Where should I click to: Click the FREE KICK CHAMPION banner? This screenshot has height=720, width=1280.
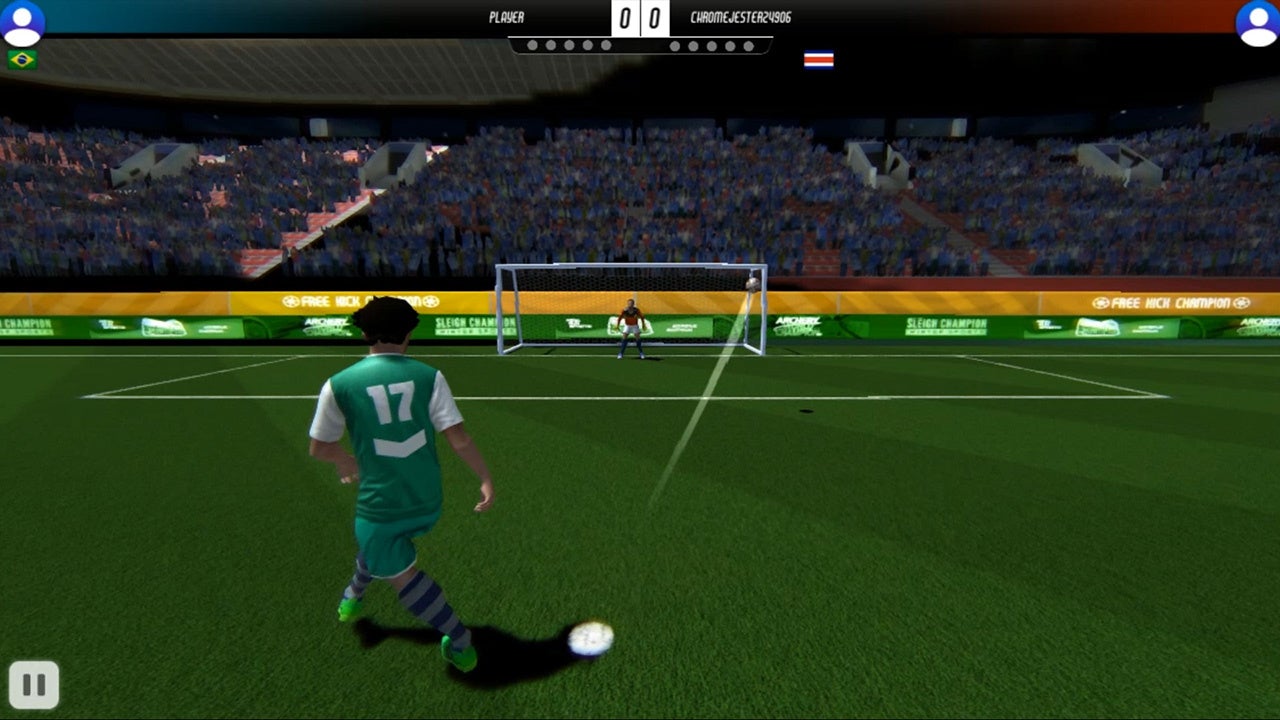coord(1170,301)
